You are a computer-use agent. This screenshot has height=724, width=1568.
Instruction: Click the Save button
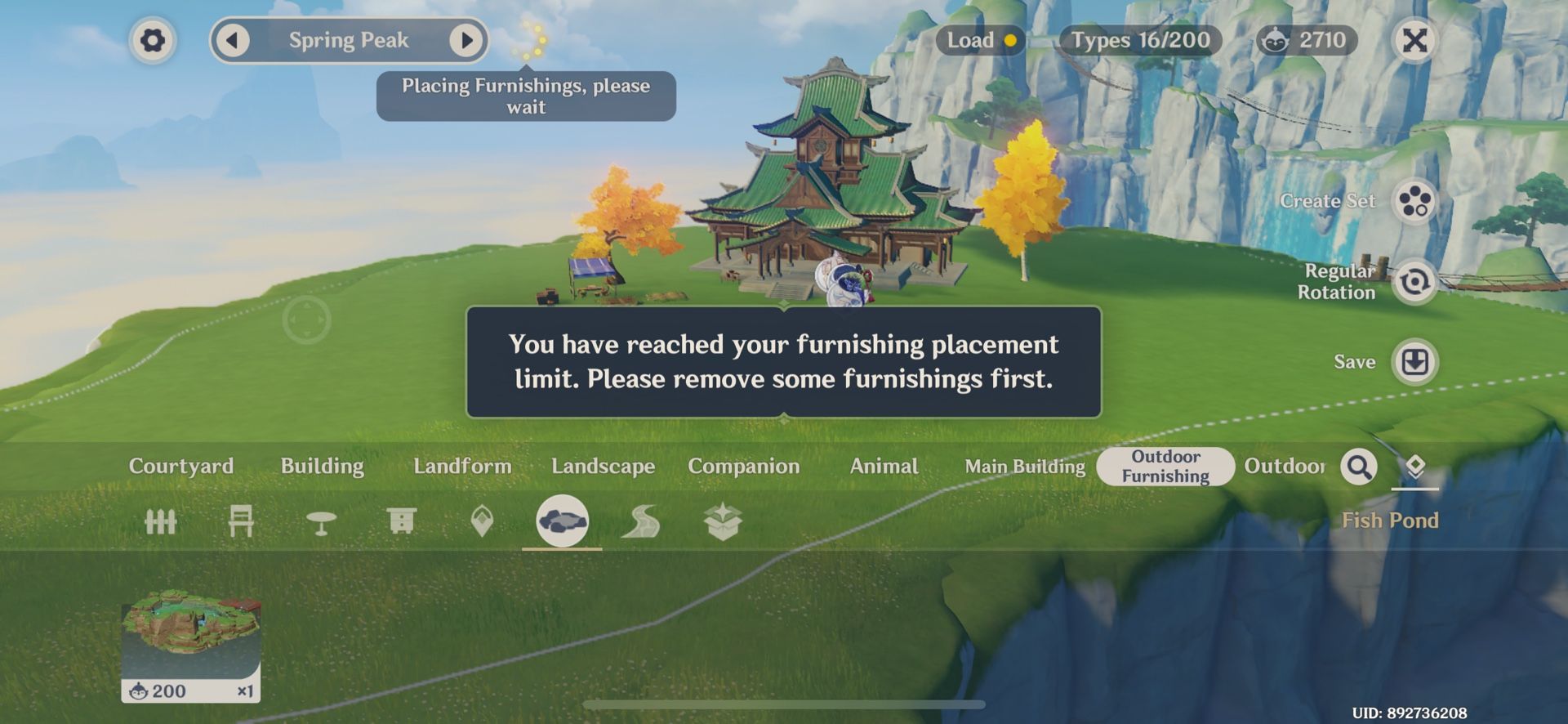pyautogui.click(x=1415, y=360)
